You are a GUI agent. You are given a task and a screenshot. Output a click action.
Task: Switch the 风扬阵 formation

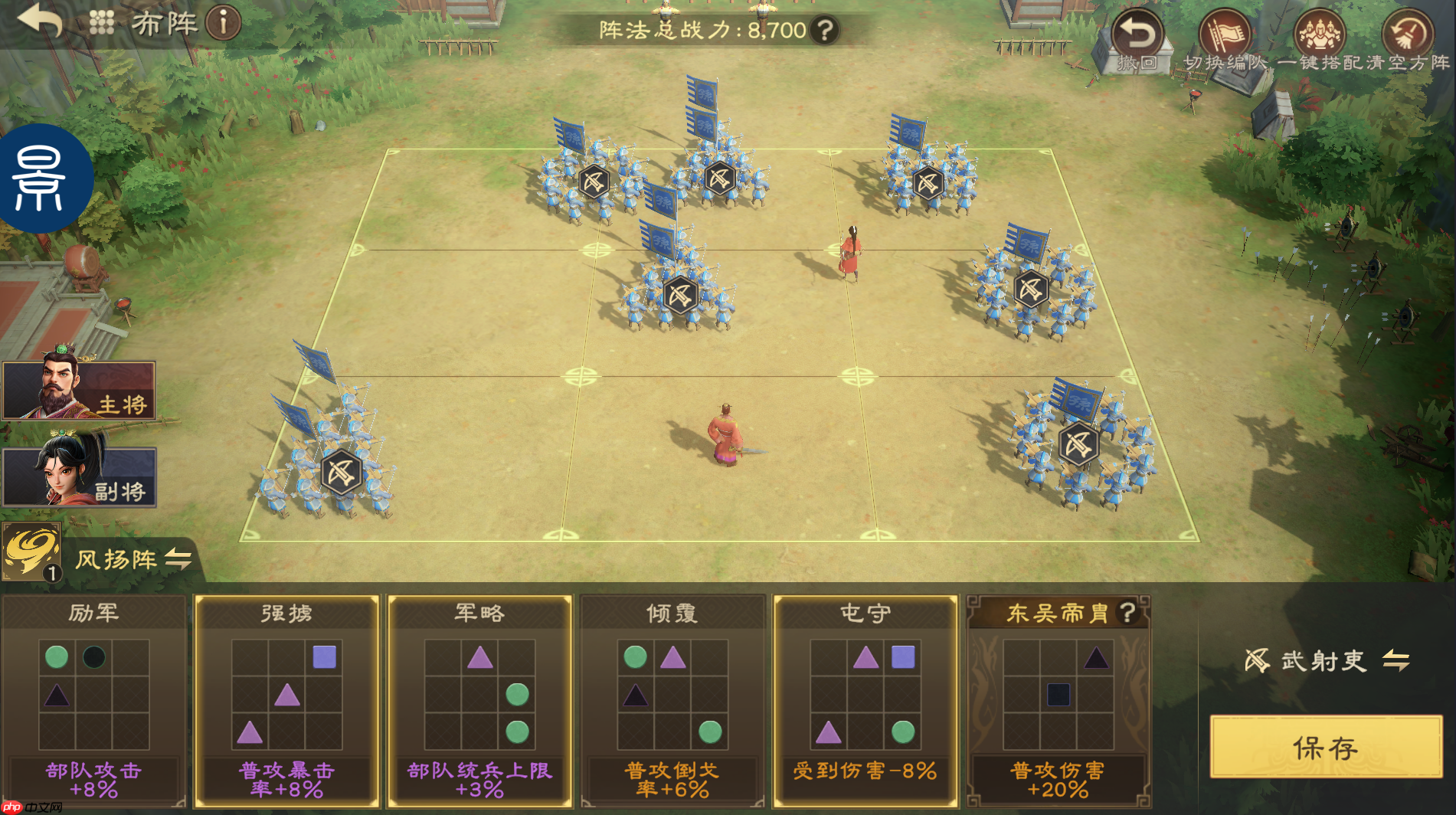tap(178, 558)
